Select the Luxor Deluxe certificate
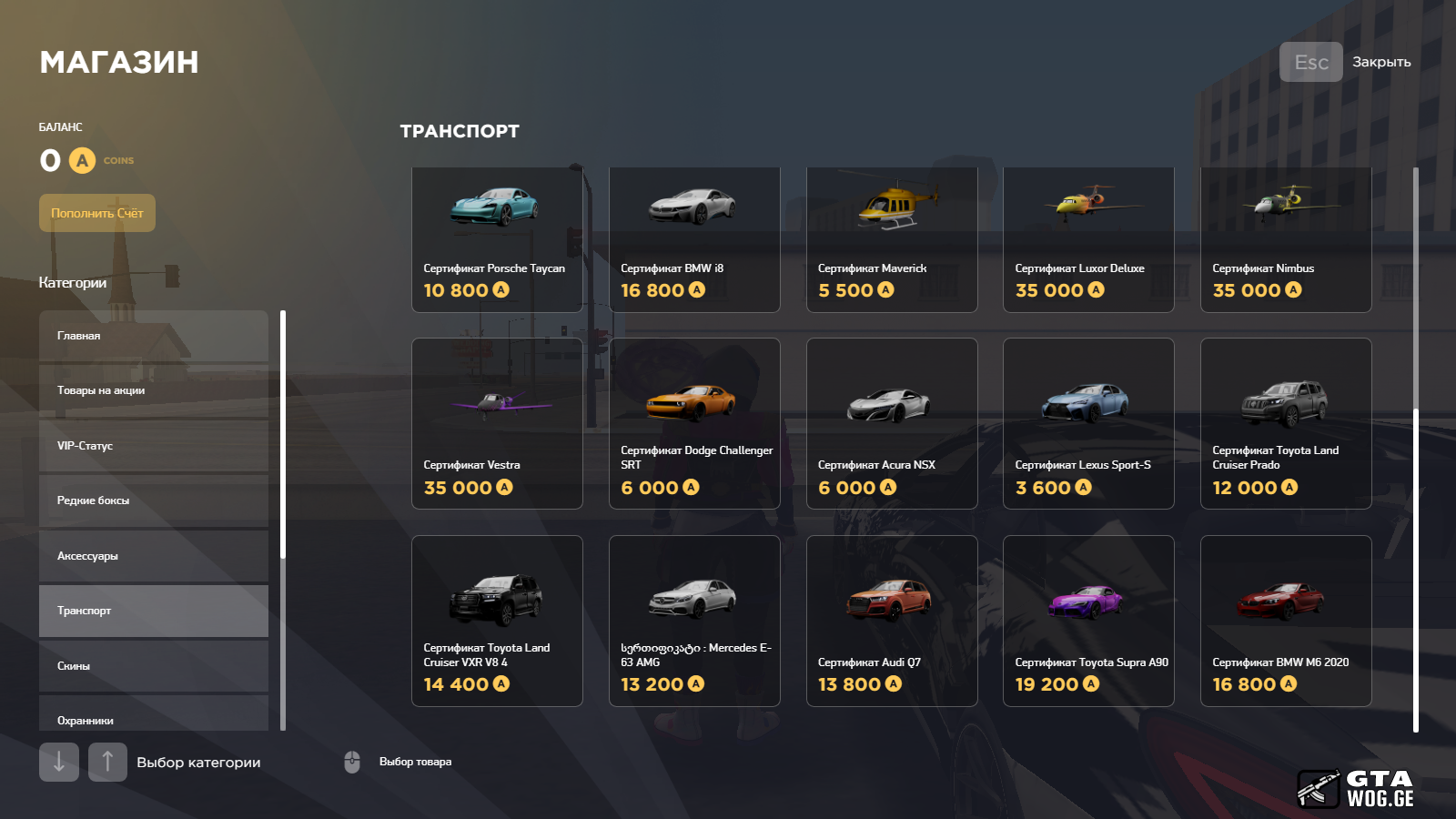 [x=1088, y=239]
